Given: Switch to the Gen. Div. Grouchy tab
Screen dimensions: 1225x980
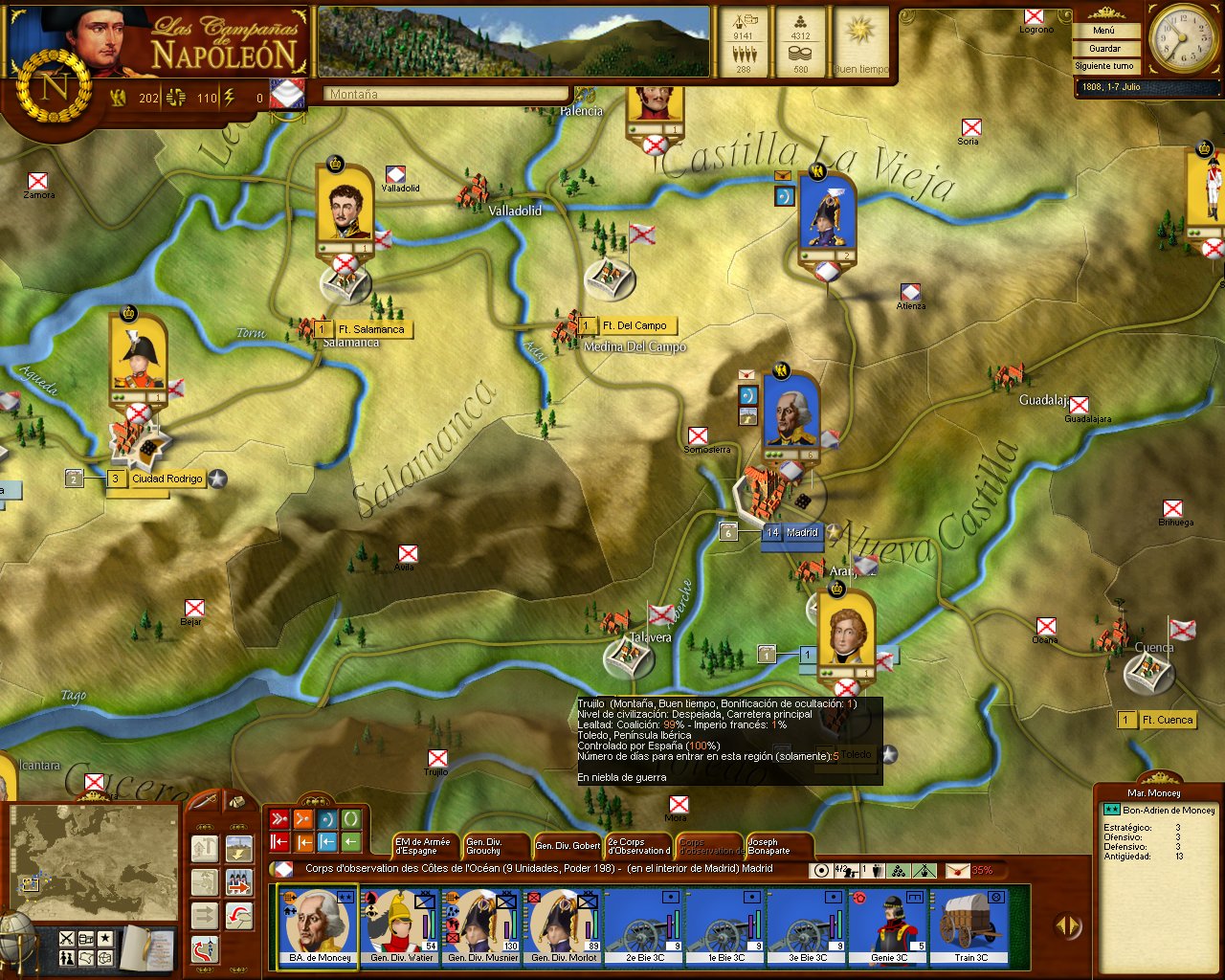Looking at the screenshot, I should (x=493, y=846).
